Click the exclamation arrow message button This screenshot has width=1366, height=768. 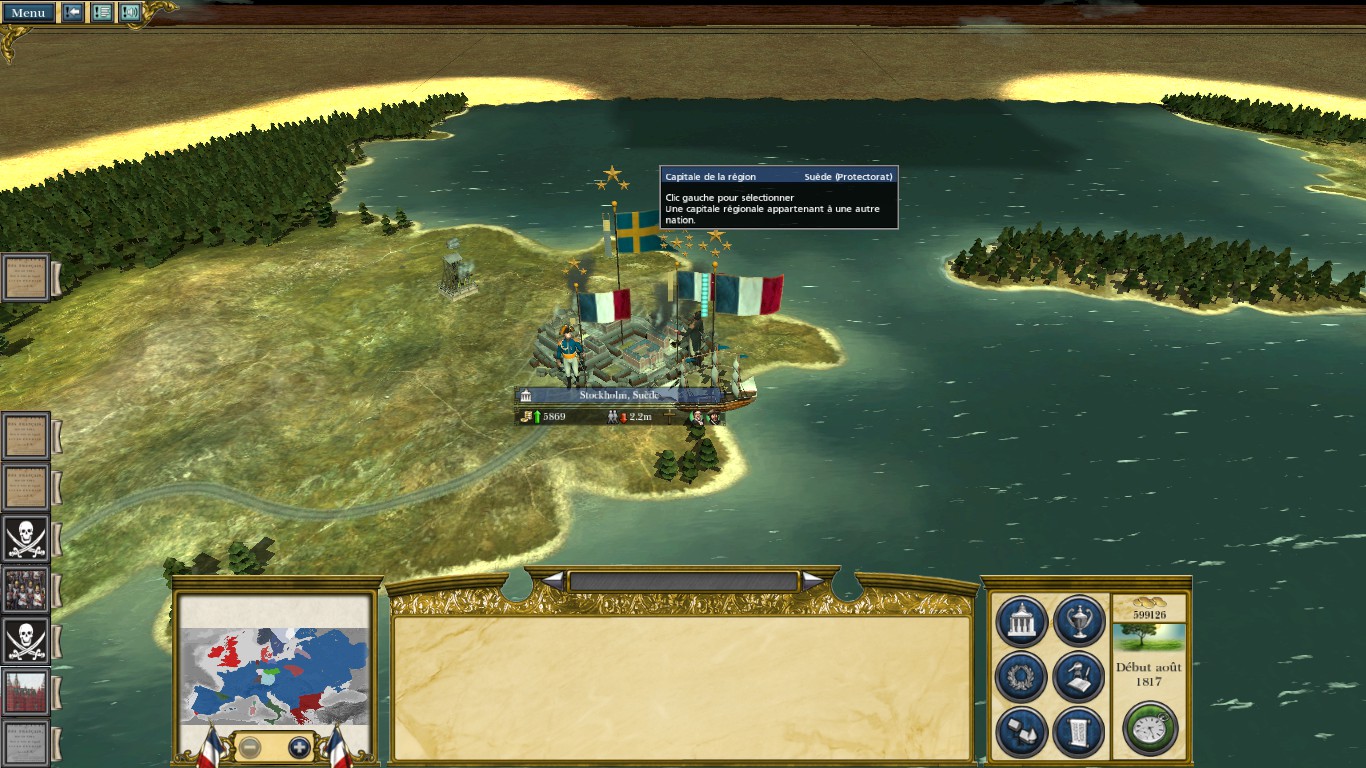tap(73, 13)
